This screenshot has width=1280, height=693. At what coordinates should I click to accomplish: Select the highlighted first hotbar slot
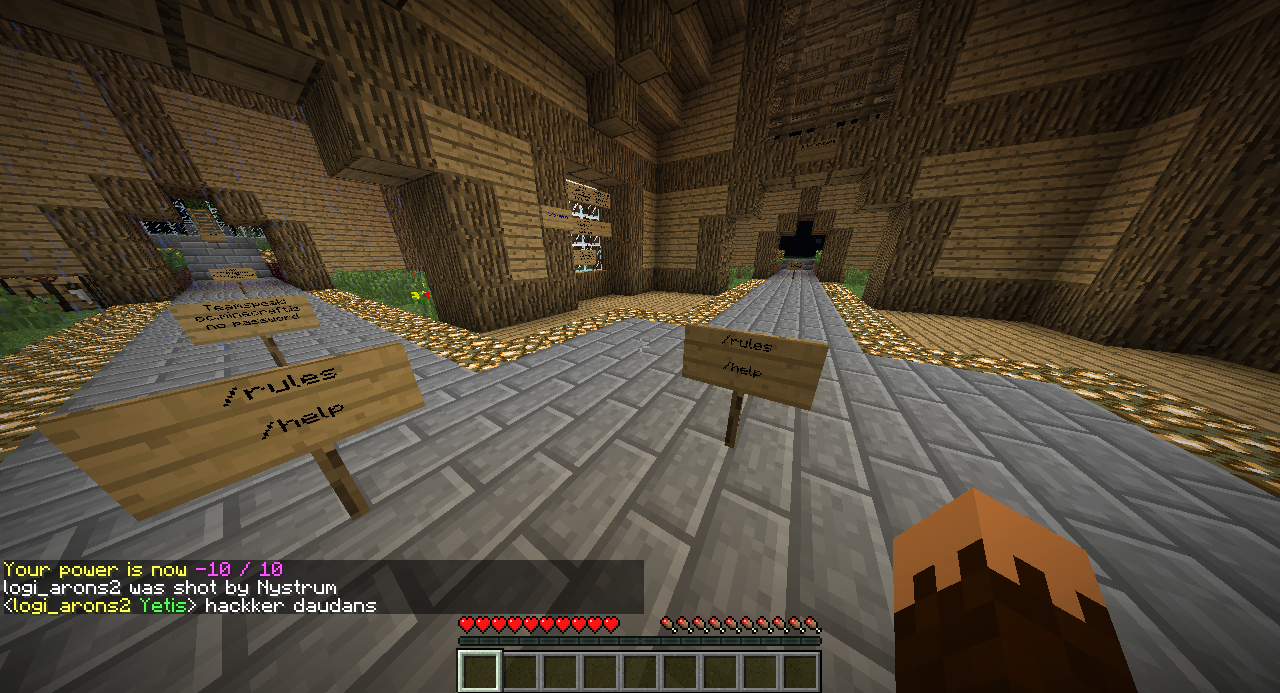point(479,671)
